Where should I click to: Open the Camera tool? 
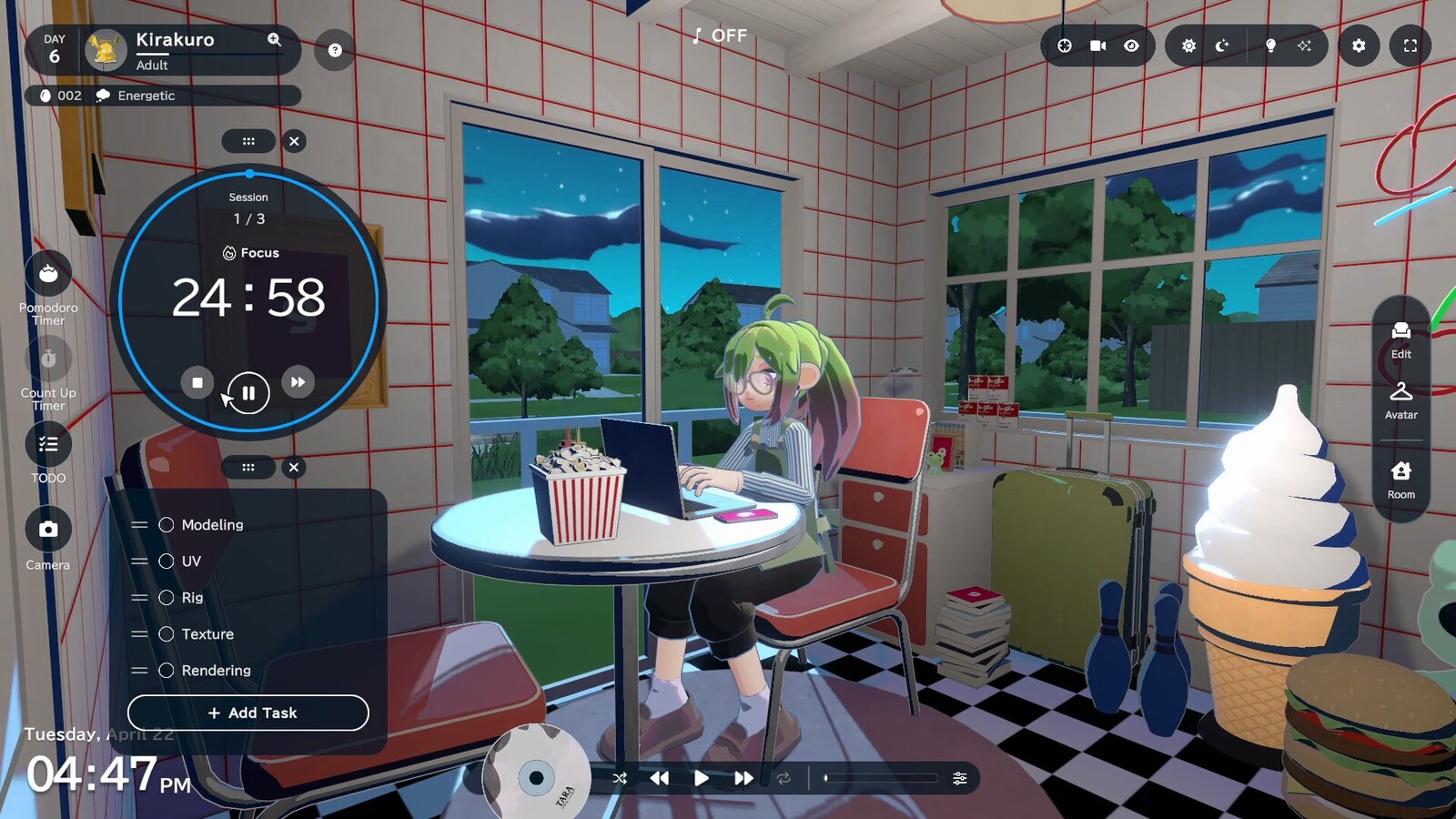coord(48,529)
